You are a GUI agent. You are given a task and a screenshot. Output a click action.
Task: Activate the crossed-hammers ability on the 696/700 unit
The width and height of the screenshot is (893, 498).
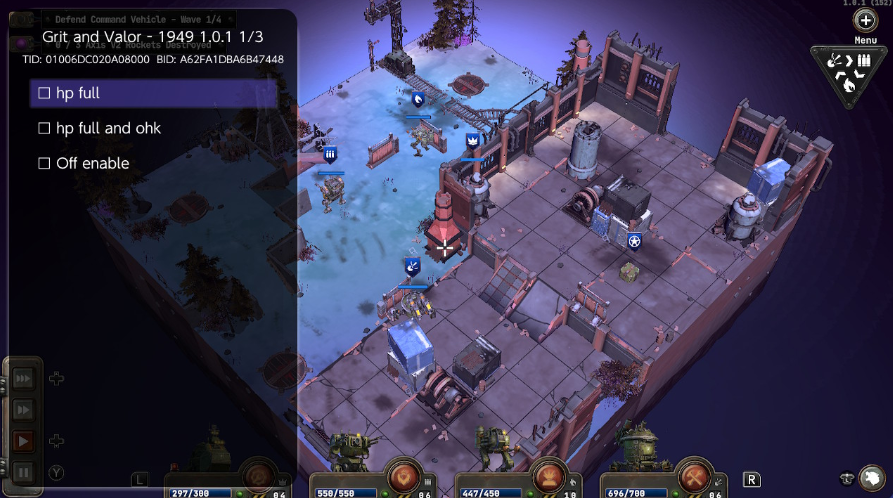(694, 476)
